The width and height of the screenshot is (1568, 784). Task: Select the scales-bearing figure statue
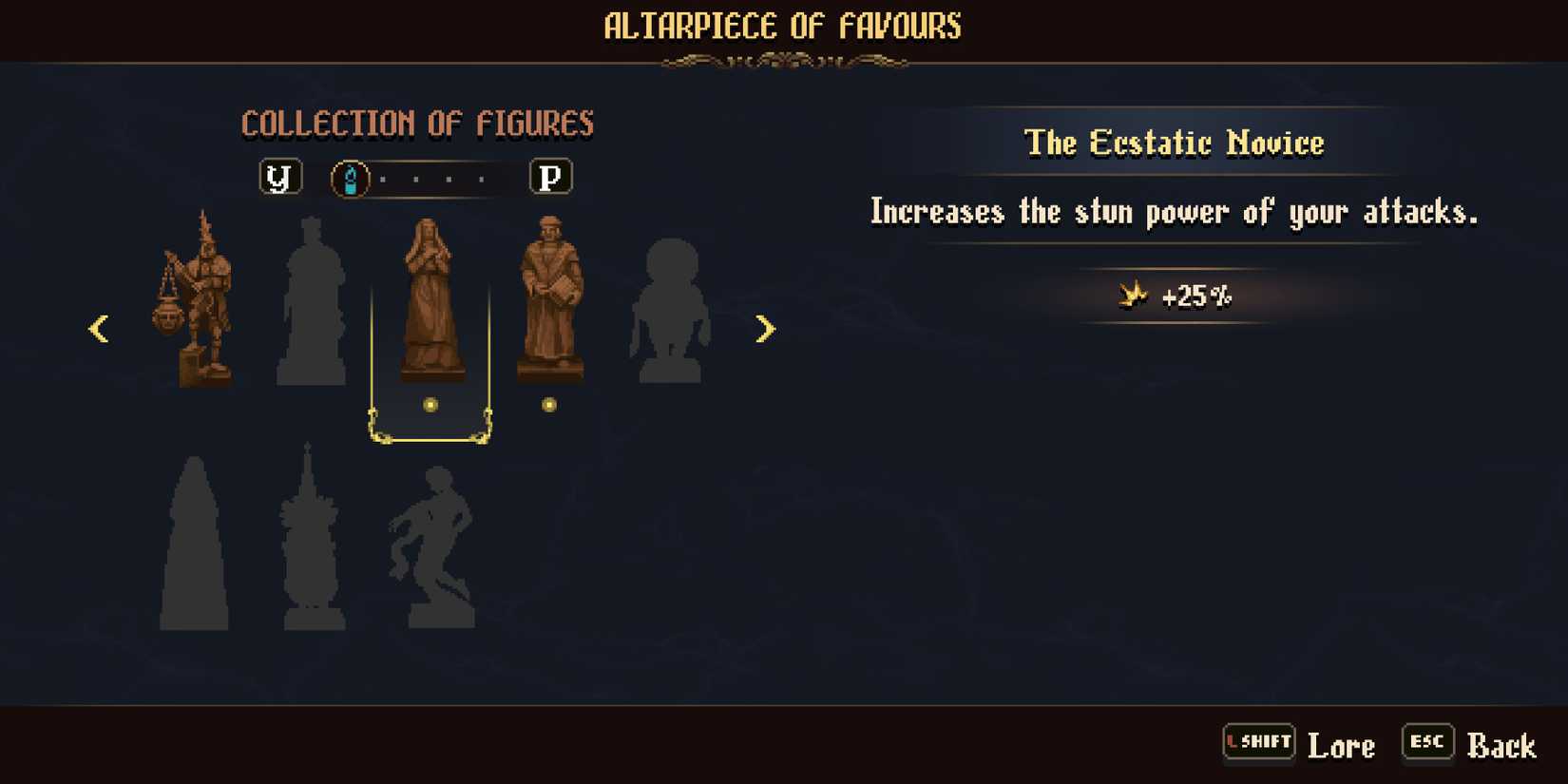click(200, 304)
